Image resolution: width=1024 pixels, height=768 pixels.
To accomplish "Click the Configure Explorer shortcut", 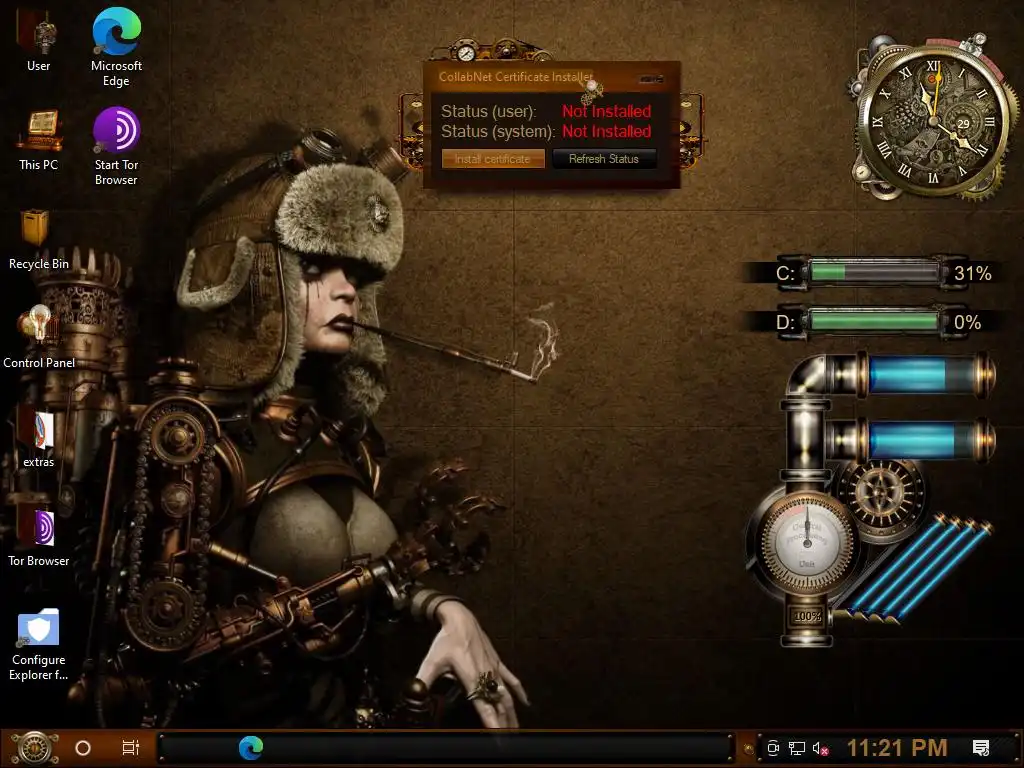I will point(39,628).
